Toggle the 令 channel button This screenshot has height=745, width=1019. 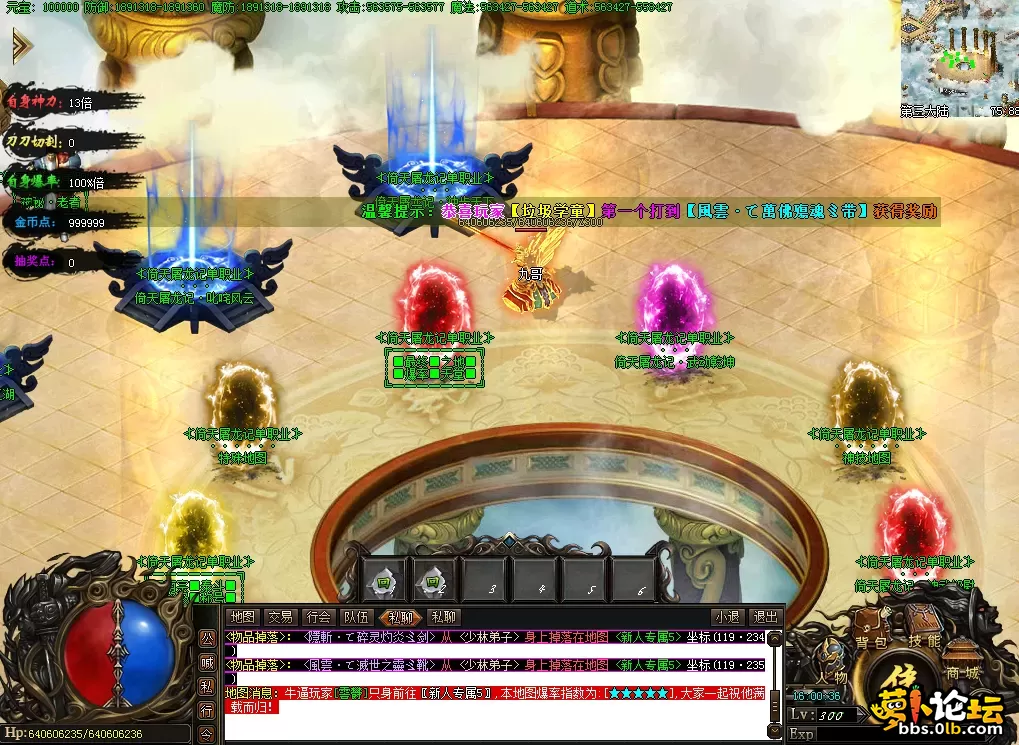tap(206, 734)
